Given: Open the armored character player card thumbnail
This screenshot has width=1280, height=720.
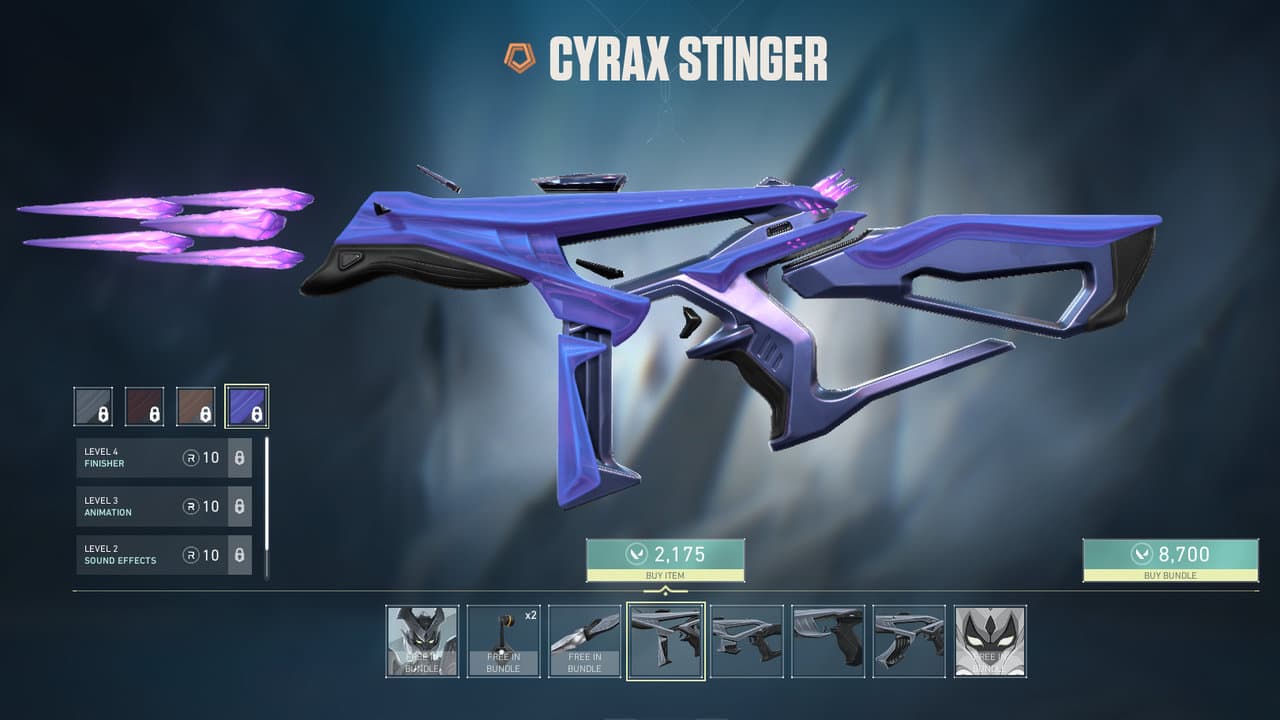Looking at the screenshot, I should coord(422,641).
